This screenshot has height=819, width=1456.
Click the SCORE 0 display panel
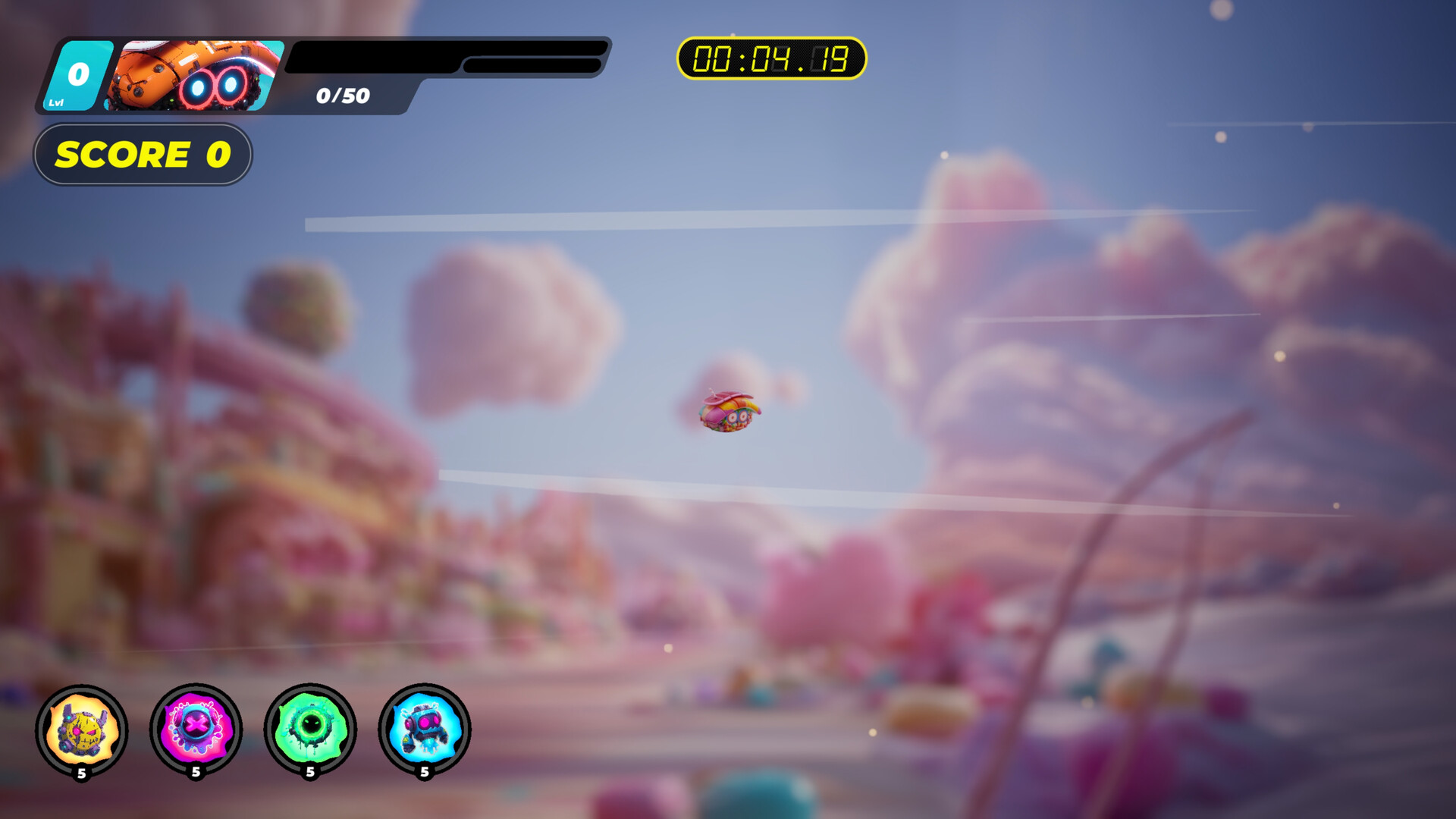pos(143,155)
